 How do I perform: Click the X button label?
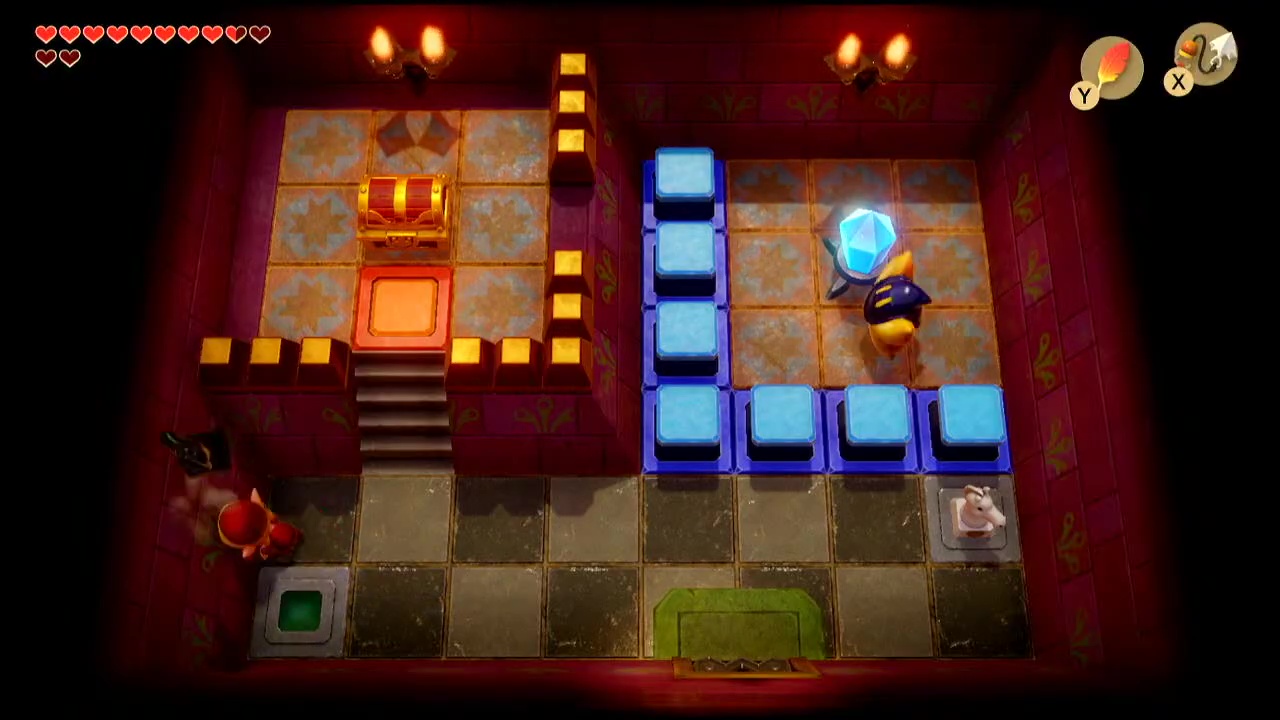[x=1178, y=83]
